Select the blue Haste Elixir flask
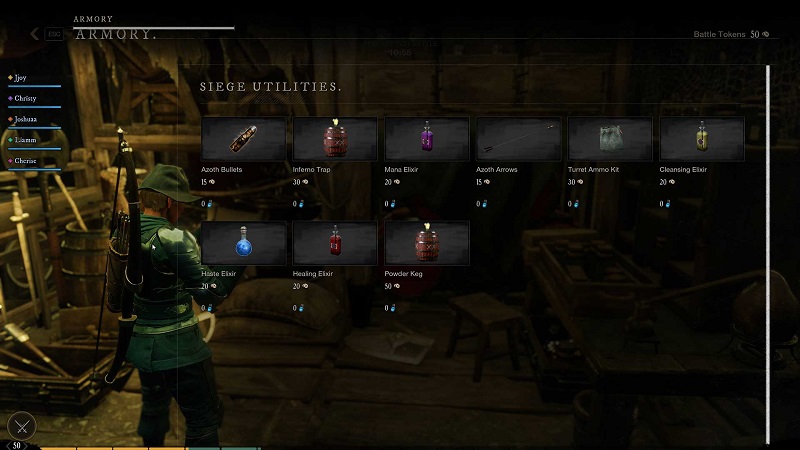Viewport: 800px width, 450px height. click(243, 243)
